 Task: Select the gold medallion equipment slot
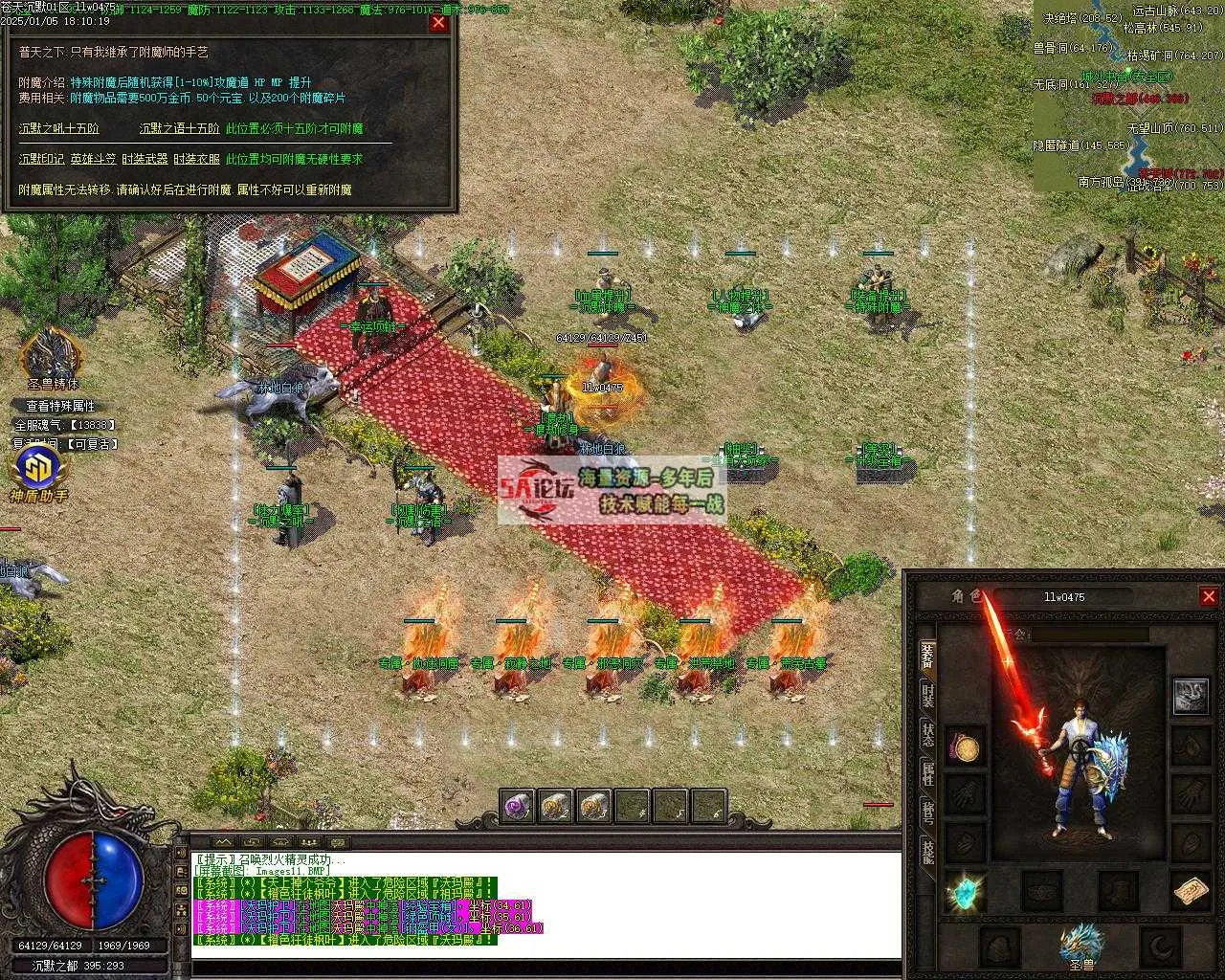[965, 747]
